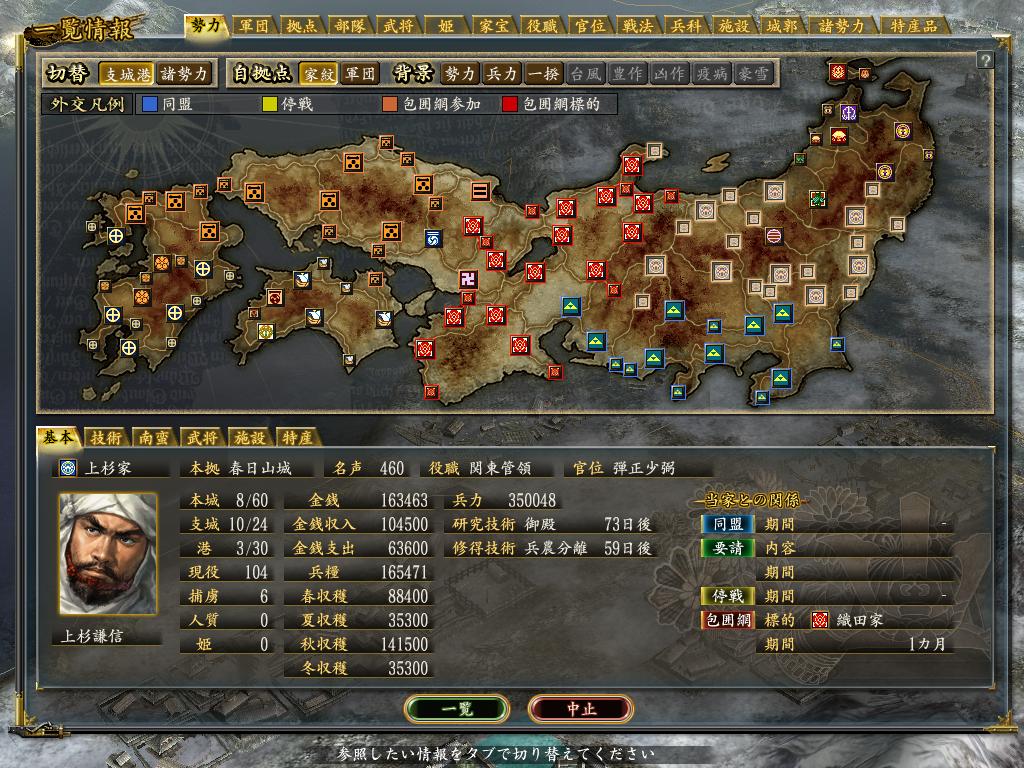Open the 官位 tab
This screenshot has height=768, width=1024.
588,26
